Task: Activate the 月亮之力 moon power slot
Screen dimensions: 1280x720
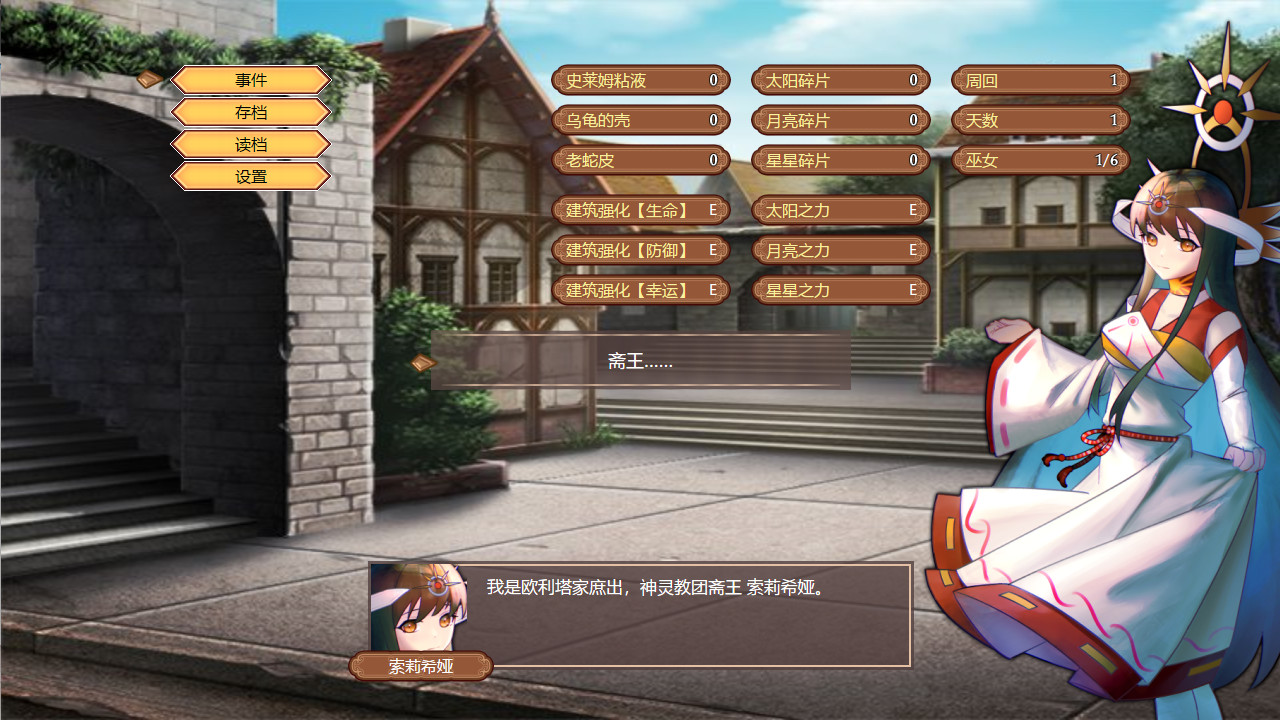Action: pyautogui.click(x=840, y=250)
